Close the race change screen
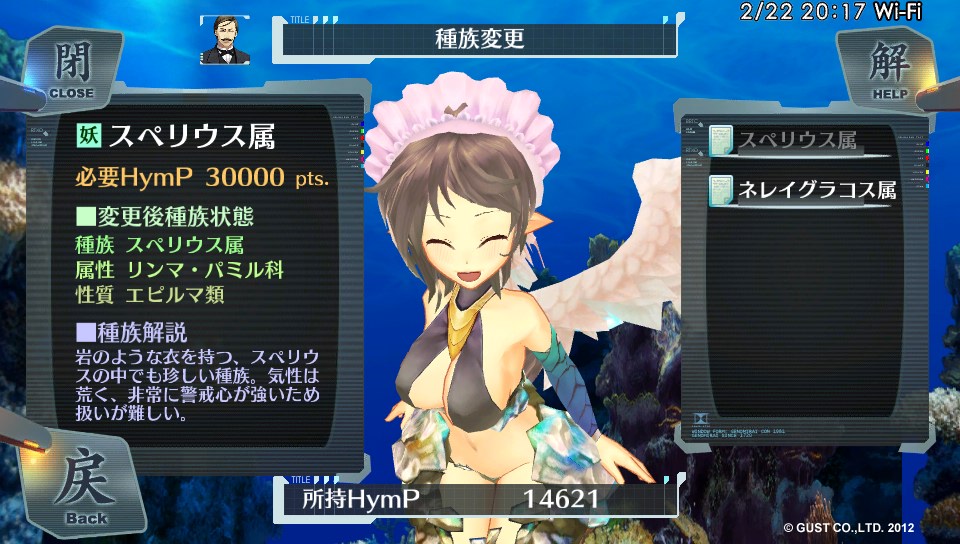 [70, 68]
